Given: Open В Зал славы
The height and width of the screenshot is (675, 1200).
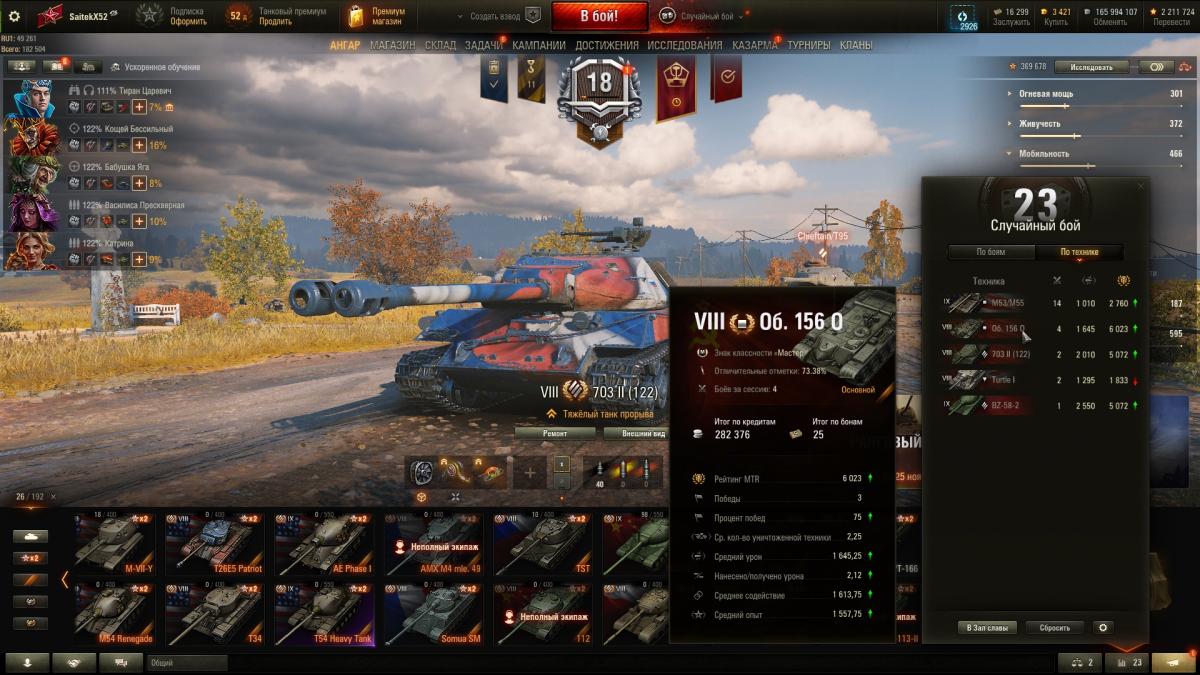Looking at the screenshot, I should tap(987, 628).
